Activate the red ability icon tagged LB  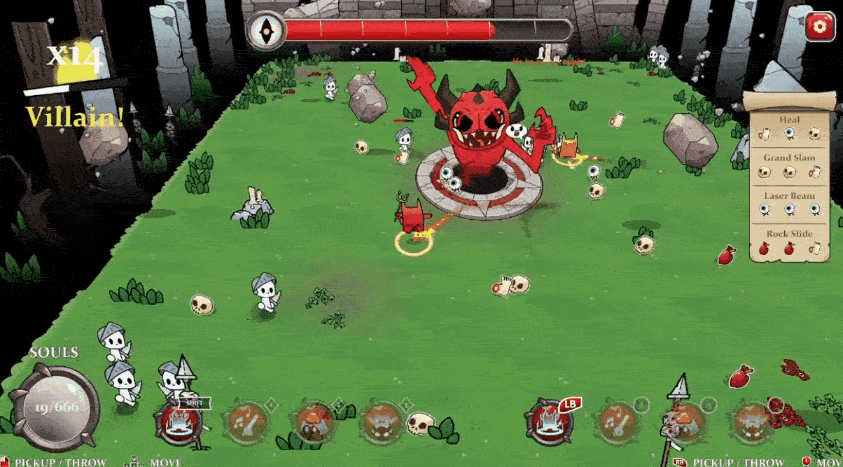548,424
